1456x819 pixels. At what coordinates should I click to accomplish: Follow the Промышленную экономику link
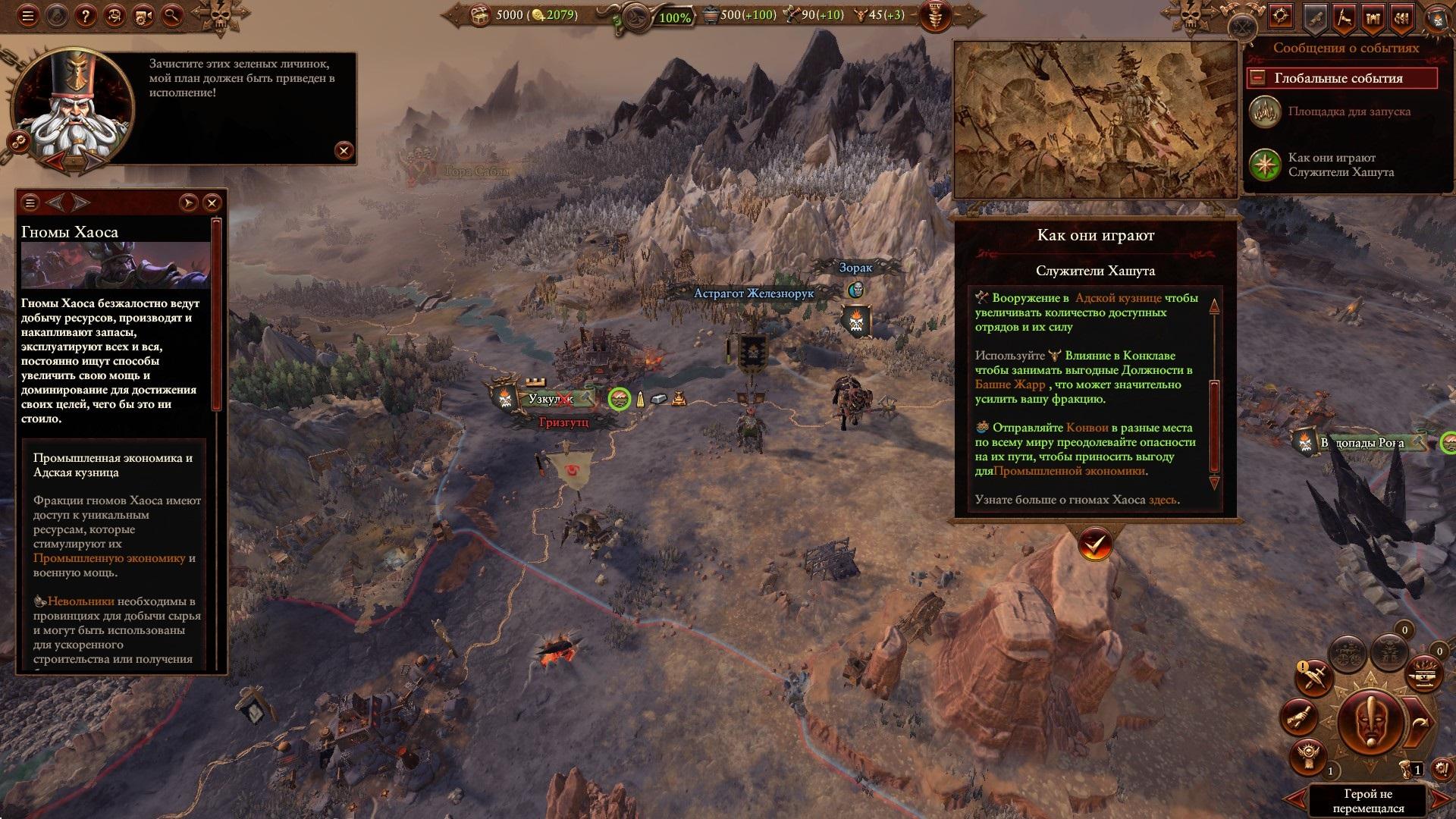coord(109,558)
